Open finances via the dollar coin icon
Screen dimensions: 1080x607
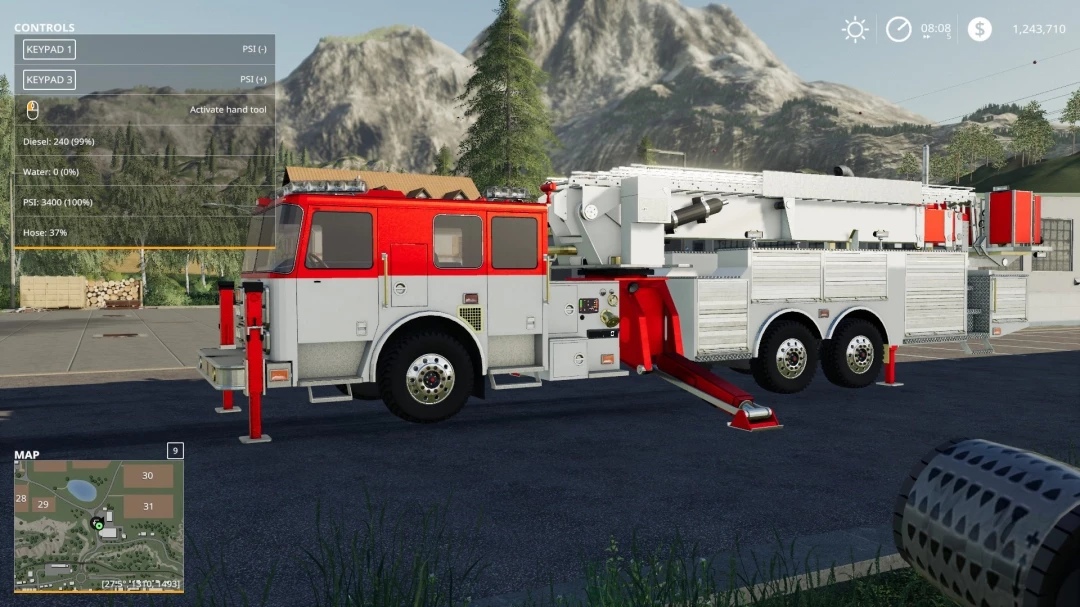[x=980, y=29]
